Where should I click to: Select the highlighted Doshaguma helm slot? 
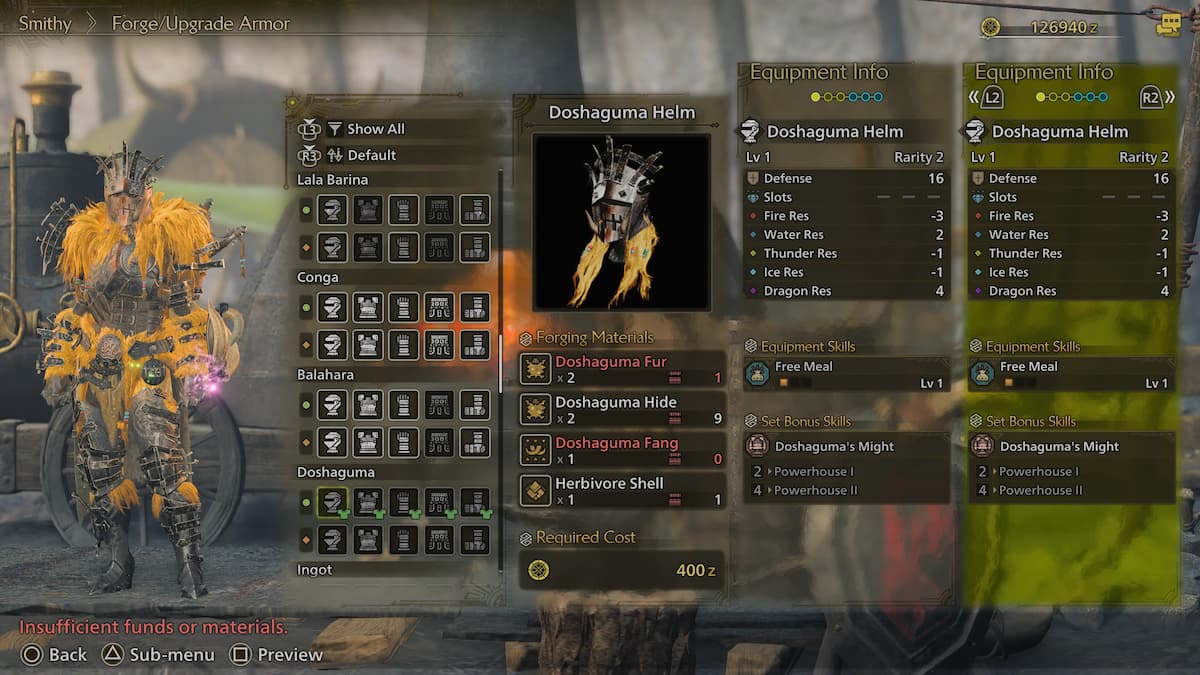coord(334,502)
